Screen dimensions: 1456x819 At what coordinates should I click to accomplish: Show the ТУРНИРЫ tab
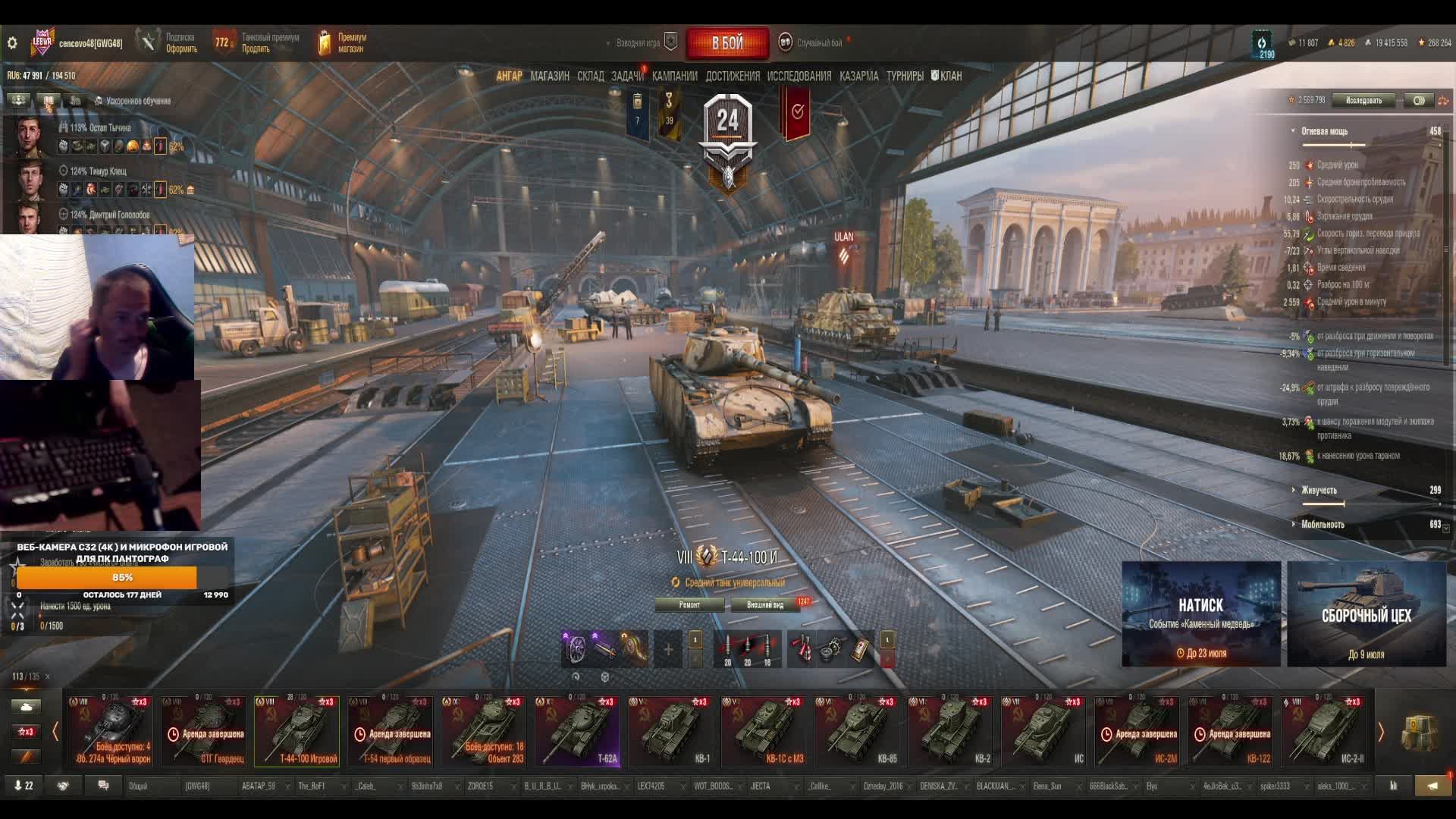[x=905, y=76]
